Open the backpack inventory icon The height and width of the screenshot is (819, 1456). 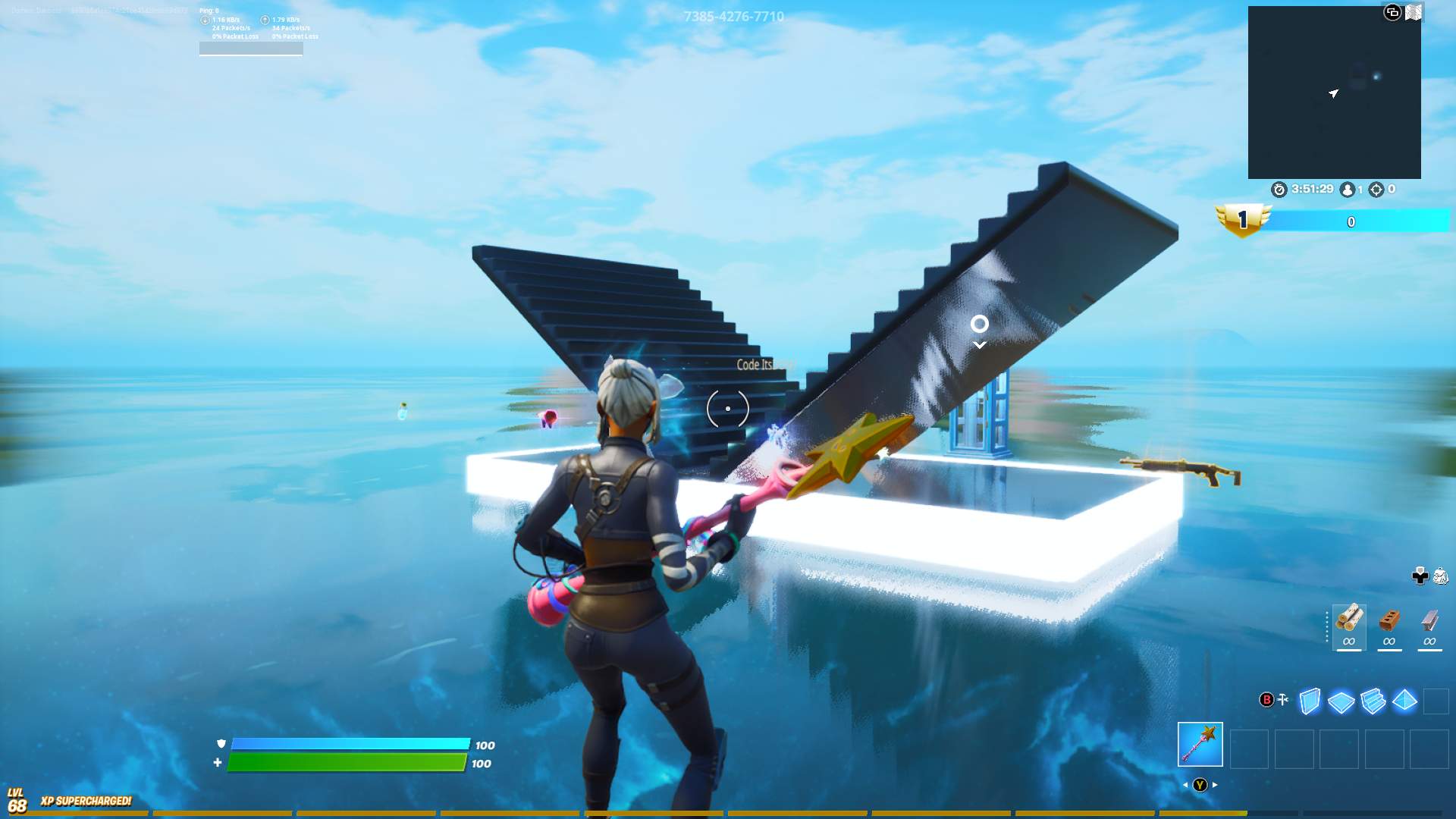tap(1439, 576)
